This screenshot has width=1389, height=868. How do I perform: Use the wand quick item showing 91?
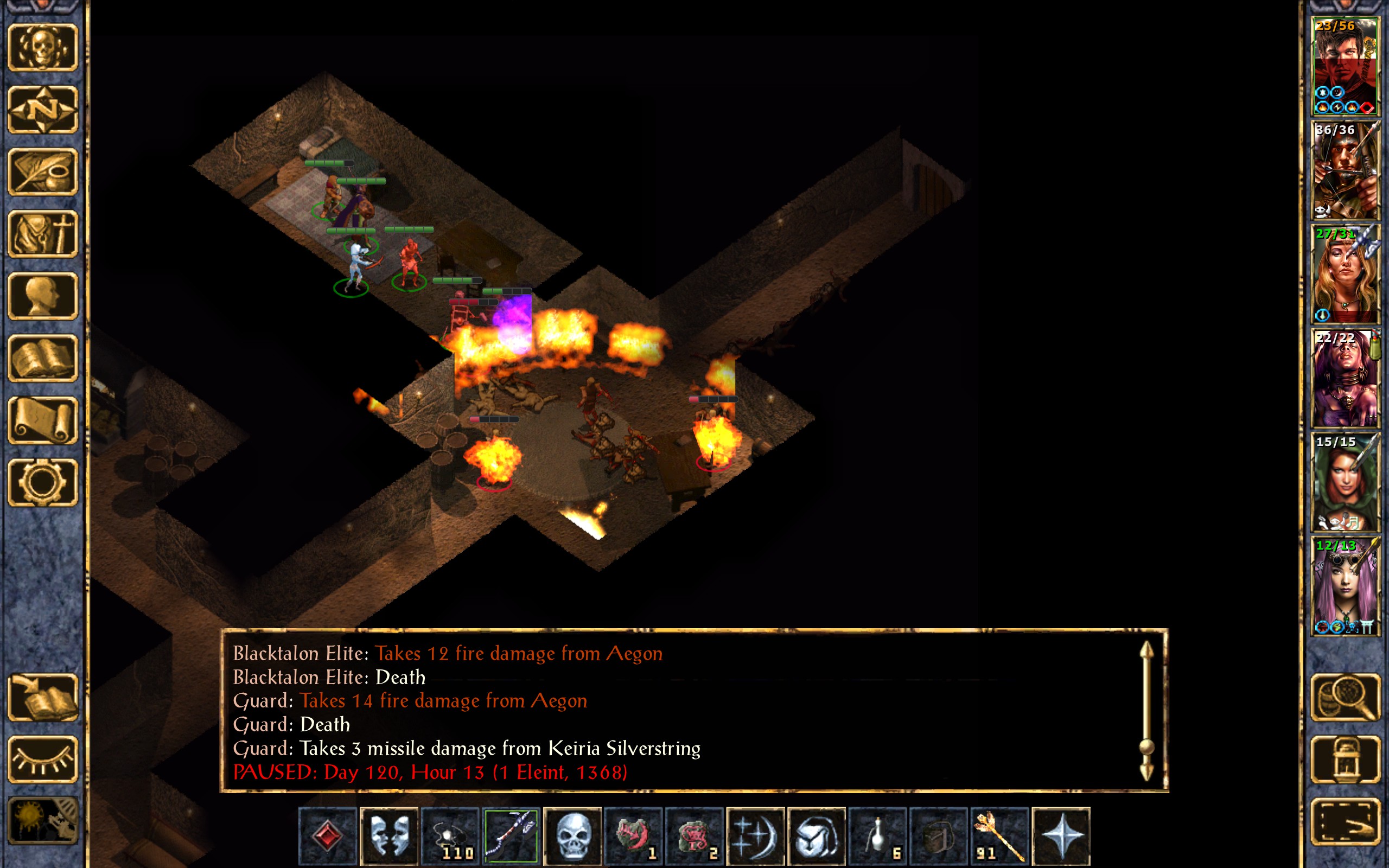(1000, 836)
